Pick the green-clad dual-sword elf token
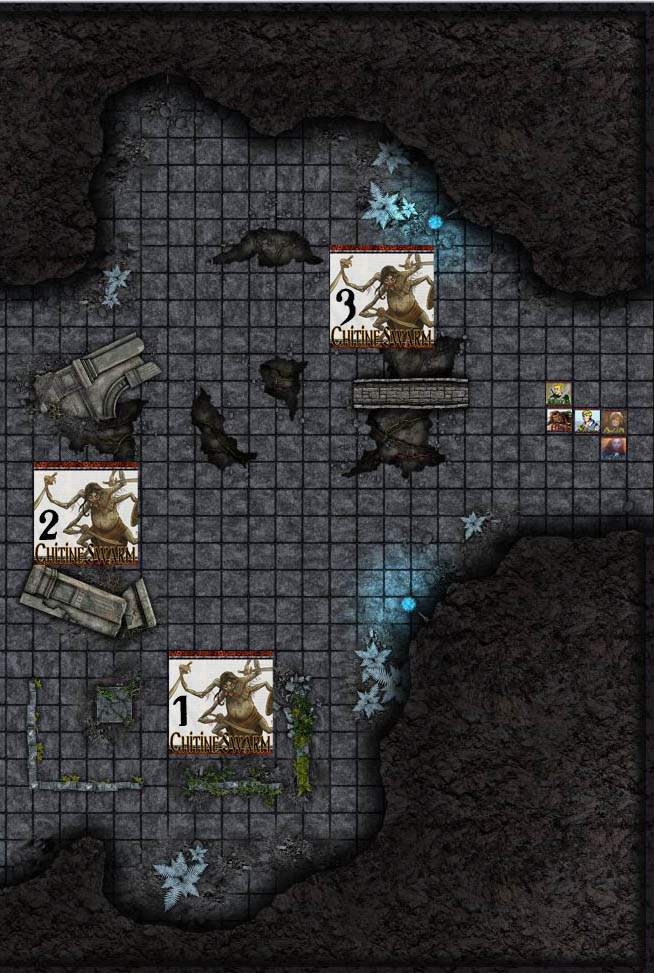654x973 pixels. click(559, 393)
